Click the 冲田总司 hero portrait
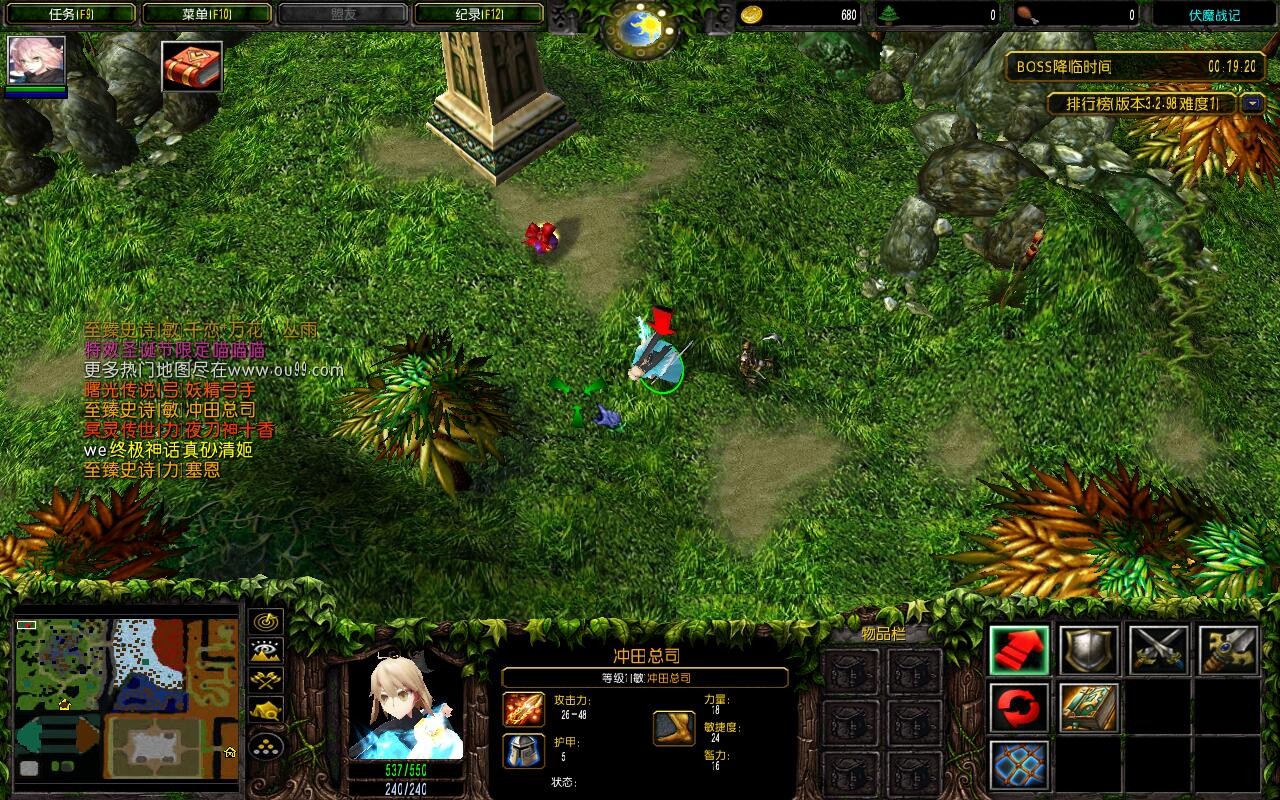This screenshot has height=800, width=1280. tap(405, 706)
